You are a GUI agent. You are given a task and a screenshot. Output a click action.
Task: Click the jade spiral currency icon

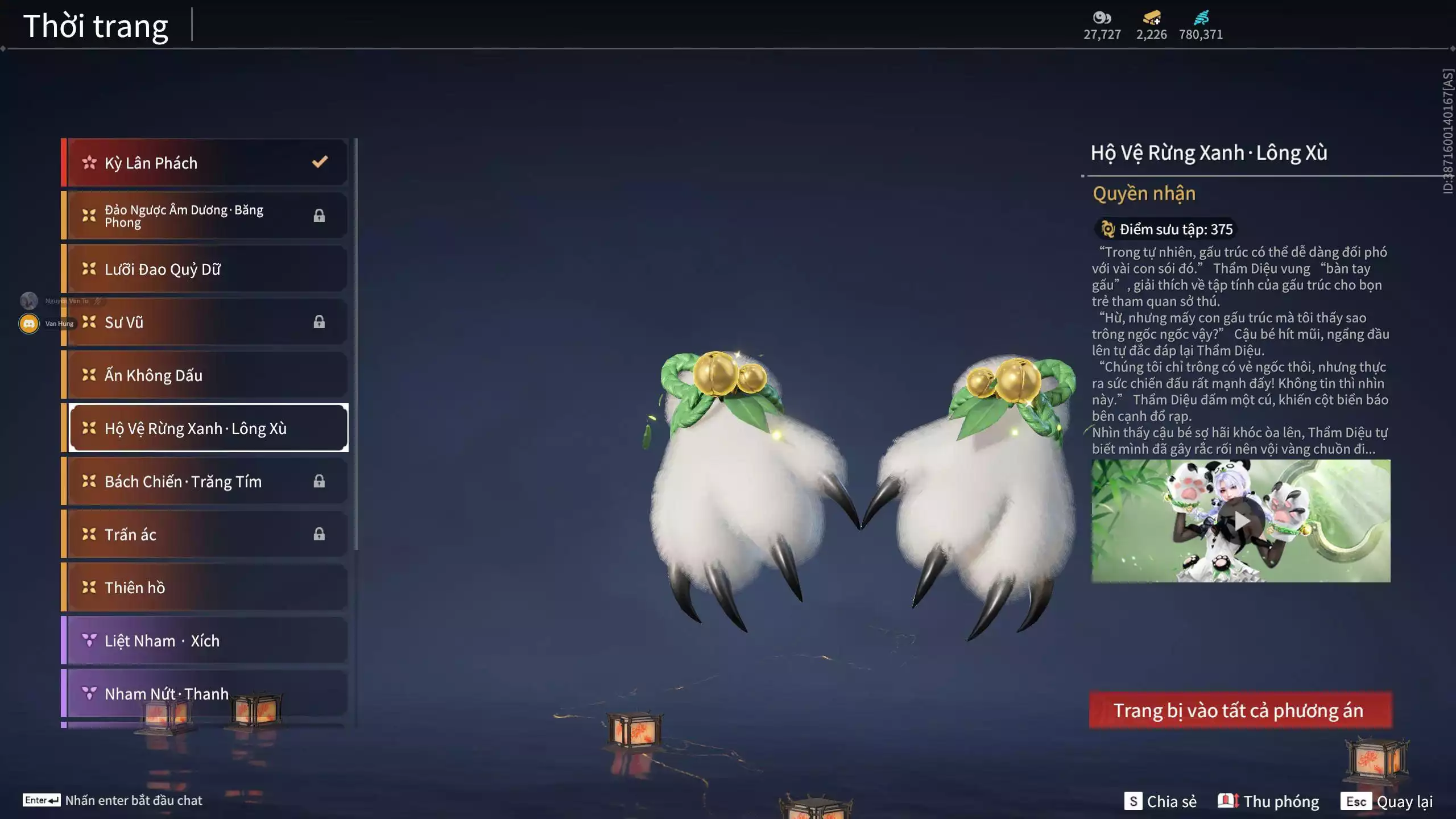click(x=1201, y=17)
